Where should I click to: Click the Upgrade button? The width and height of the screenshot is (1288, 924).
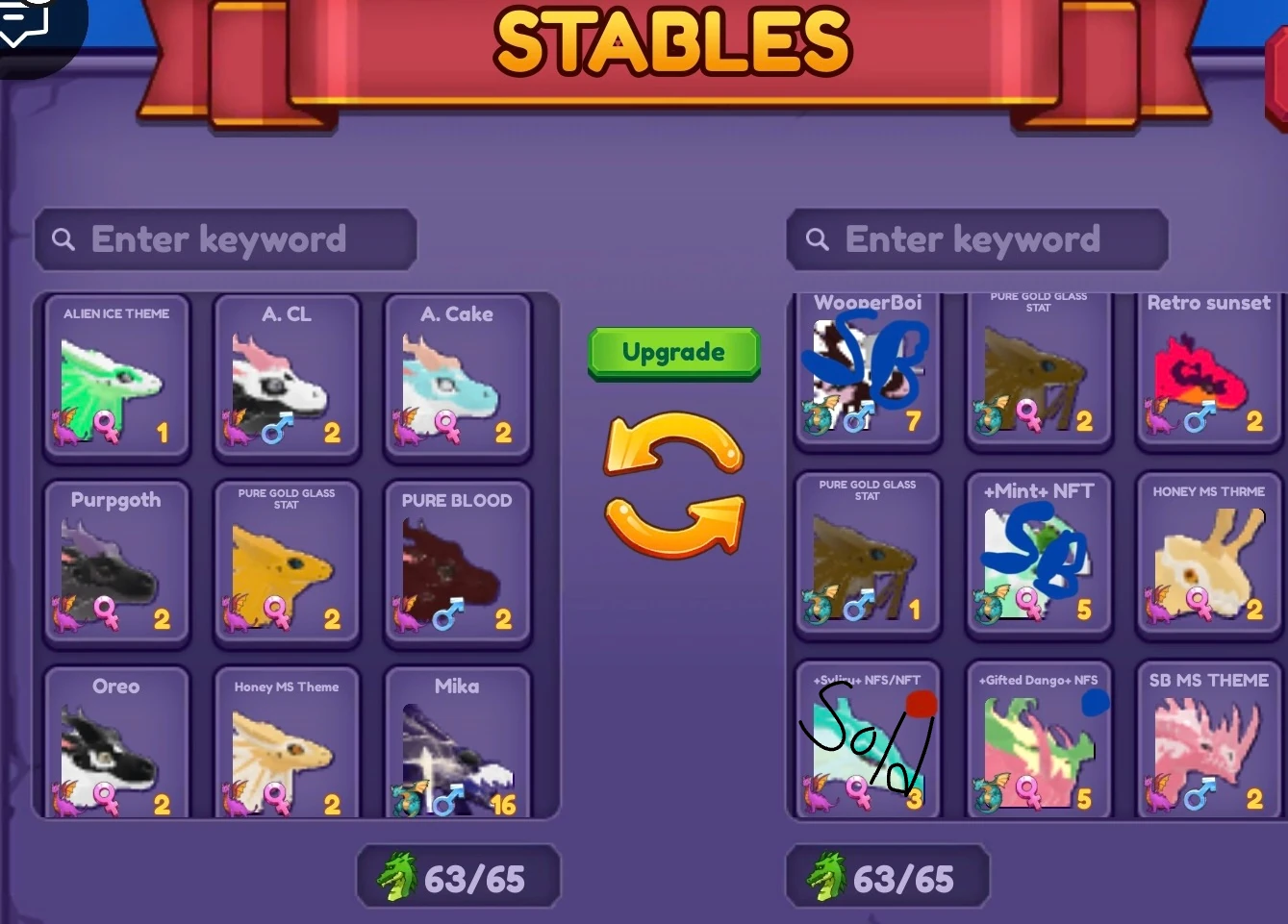click(x=673, y=352)
